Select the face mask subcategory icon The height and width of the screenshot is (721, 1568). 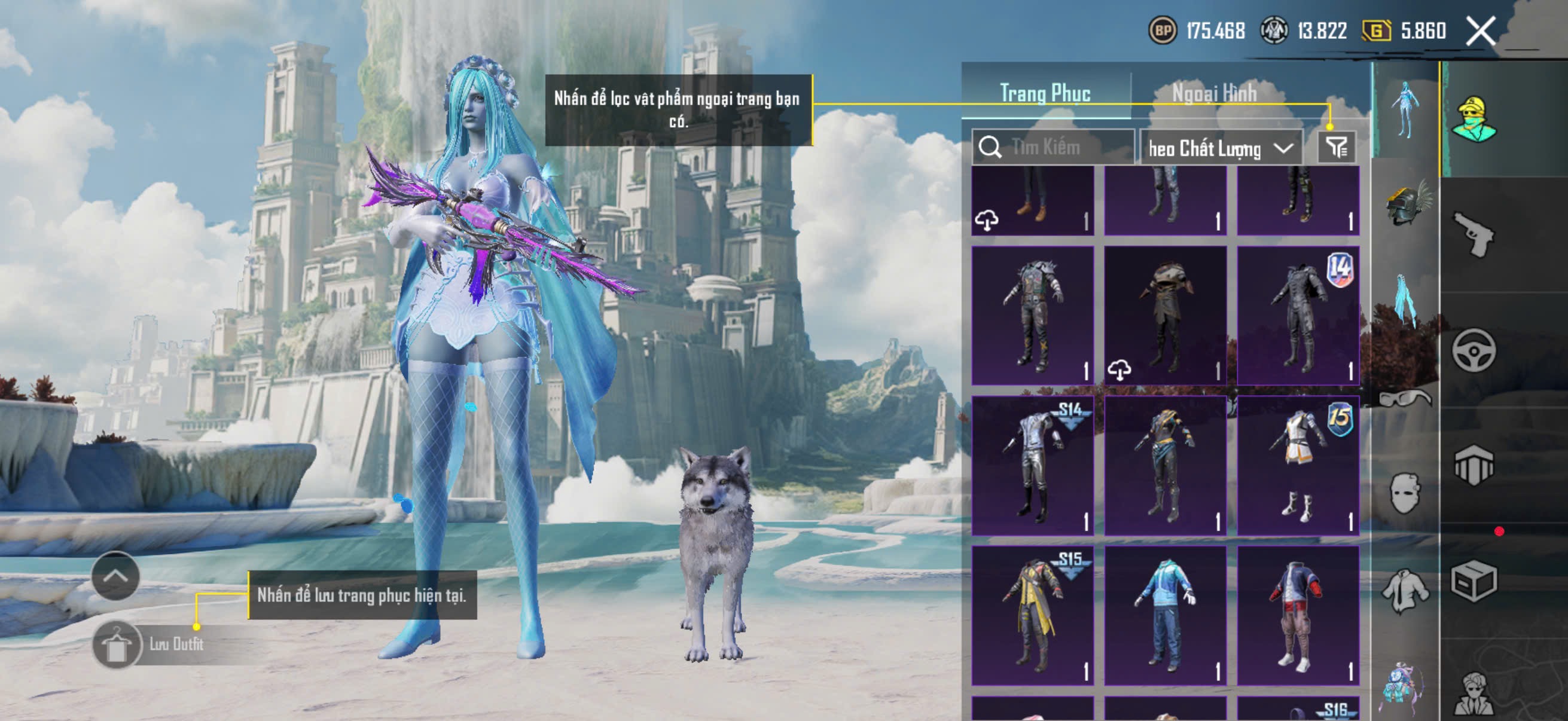(x=1406, y=493)
